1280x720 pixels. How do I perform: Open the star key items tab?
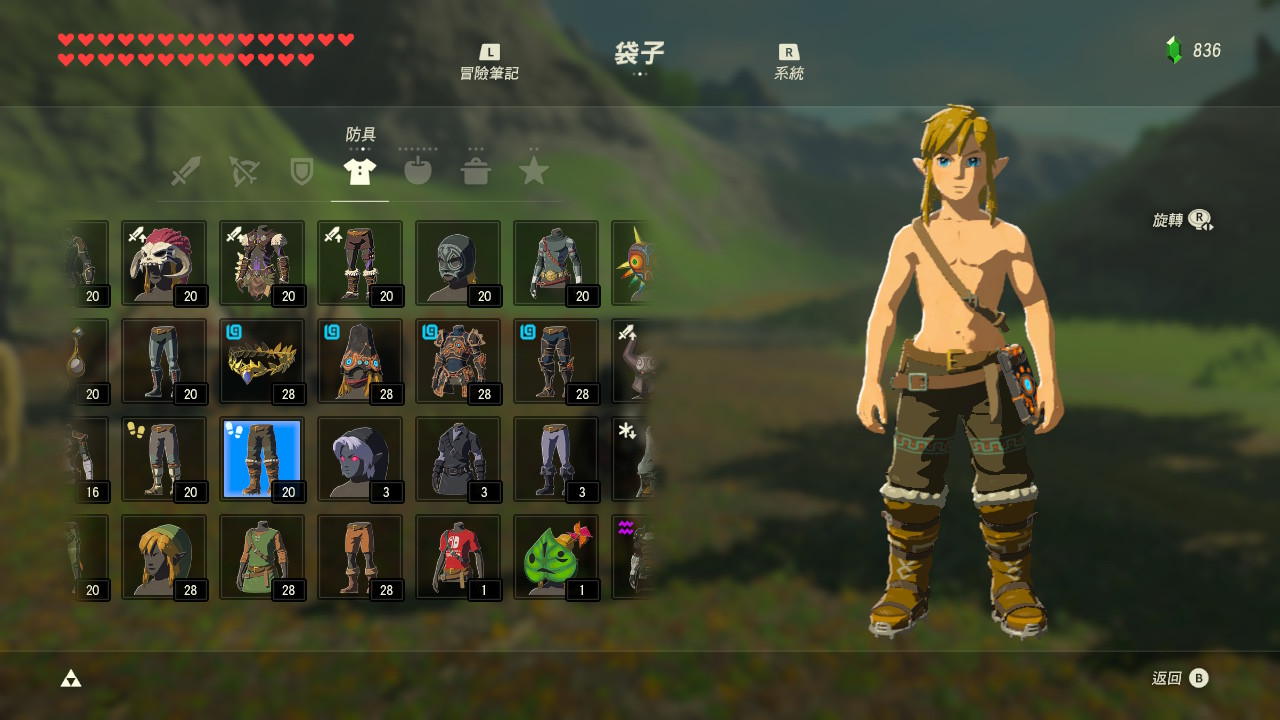[533, 171]
